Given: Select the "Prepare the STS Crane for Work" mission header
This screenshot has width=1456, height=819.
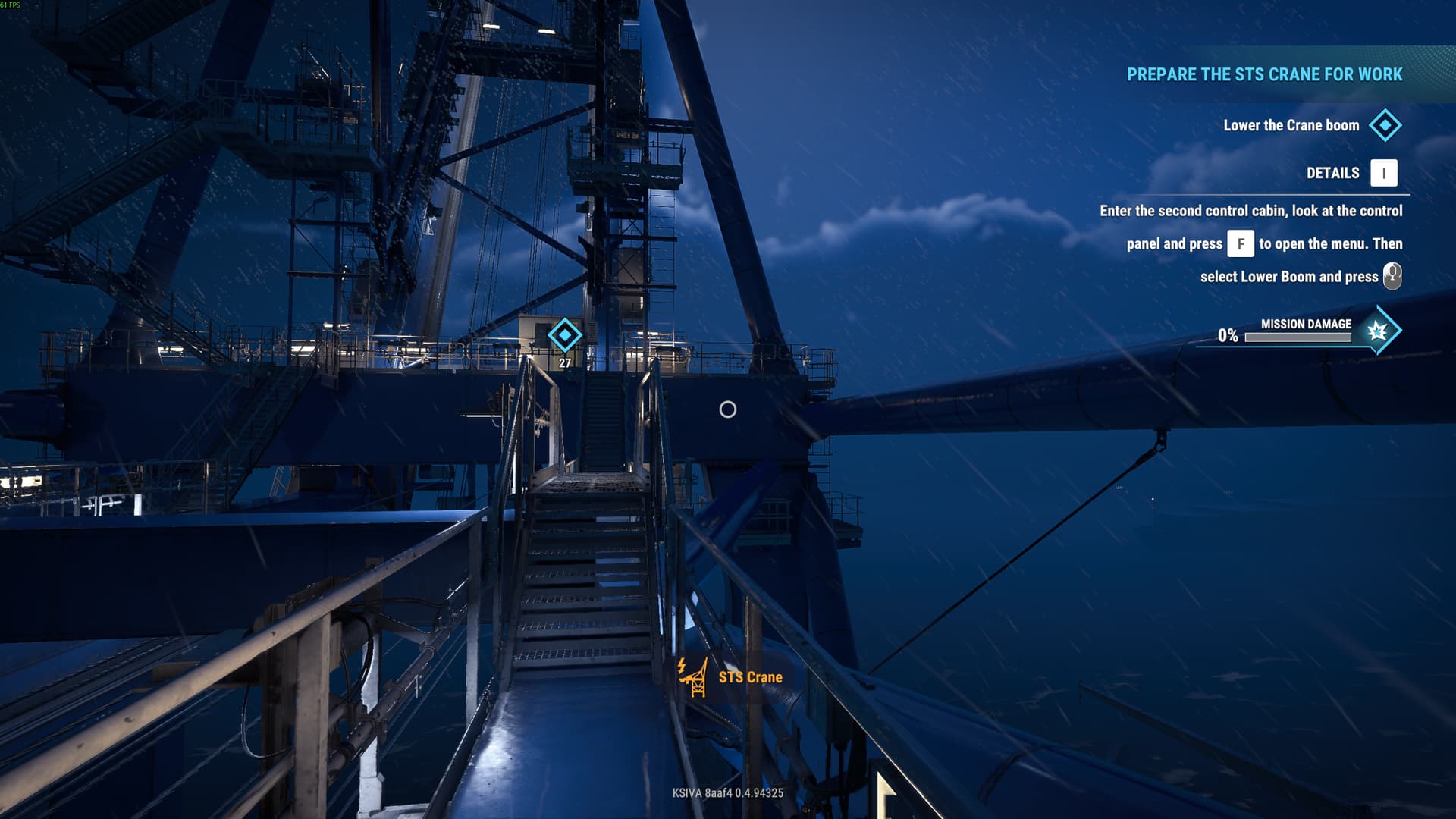Looking at the screenshot, I should coord(1263,74).
